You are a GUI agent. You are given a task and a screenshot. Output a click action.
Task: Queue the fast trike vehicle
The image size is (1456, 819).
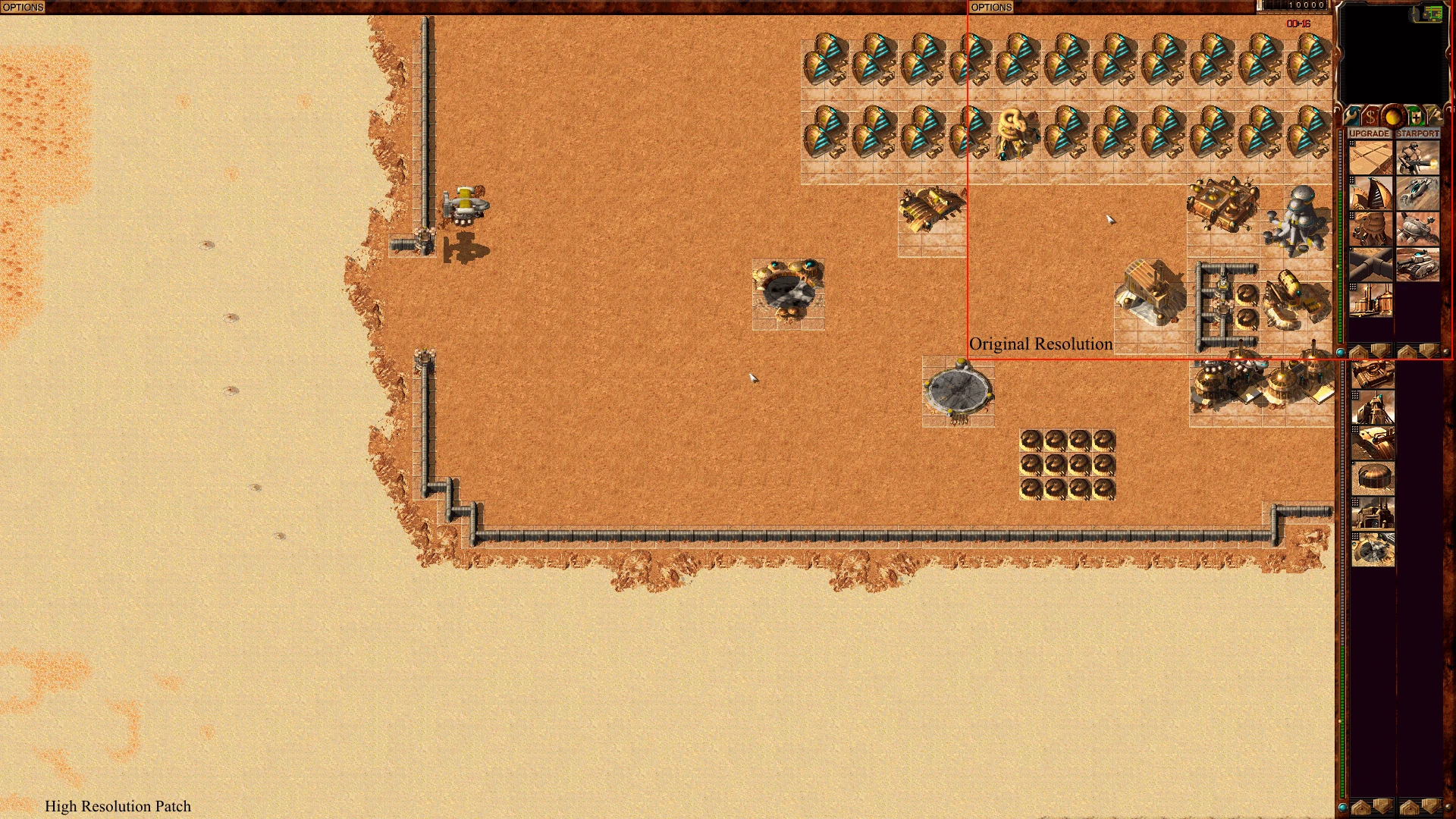tap(1418, 194)
